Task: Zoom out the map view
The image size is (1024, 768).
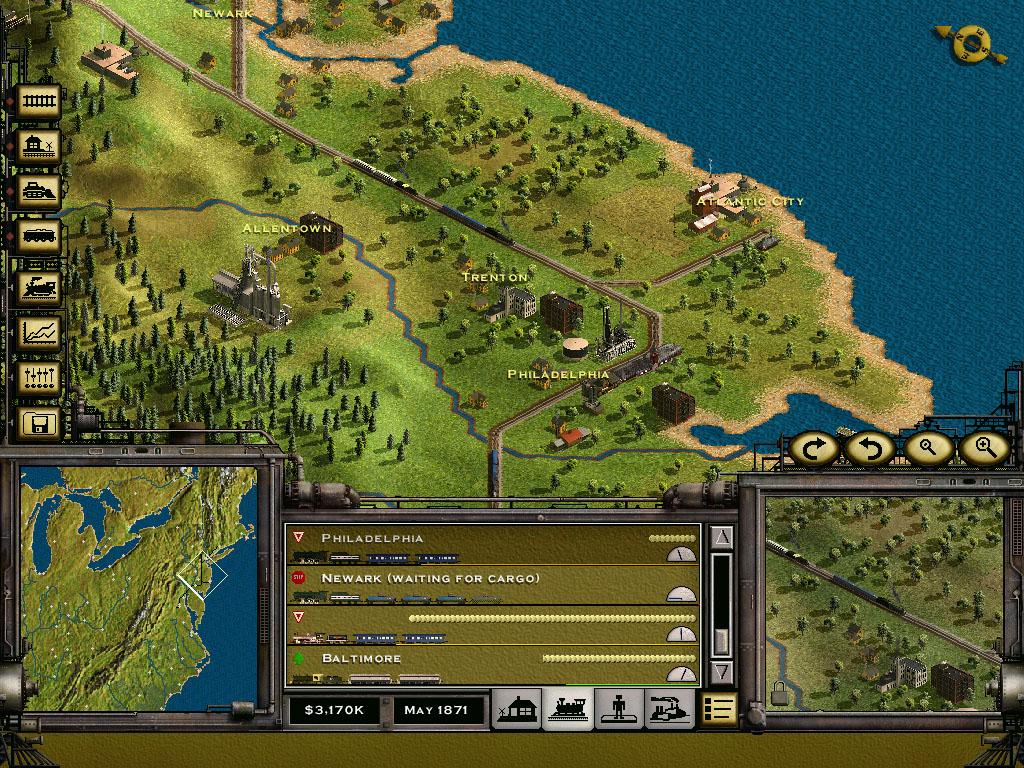Action: click(x=928, y=449)
